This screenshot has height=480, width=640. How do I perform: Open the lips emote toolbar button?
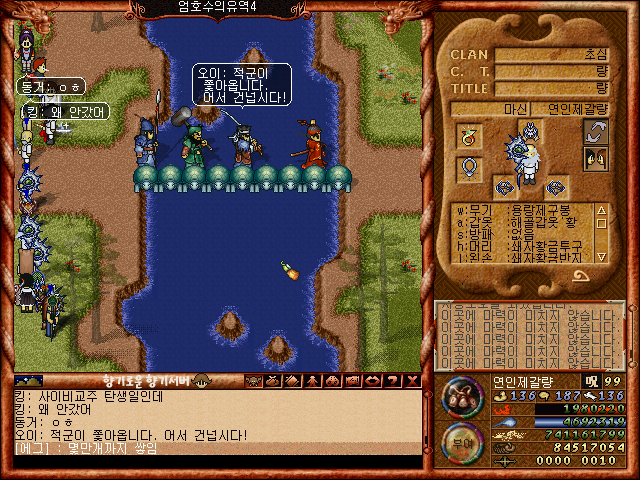tap(370, 381)
